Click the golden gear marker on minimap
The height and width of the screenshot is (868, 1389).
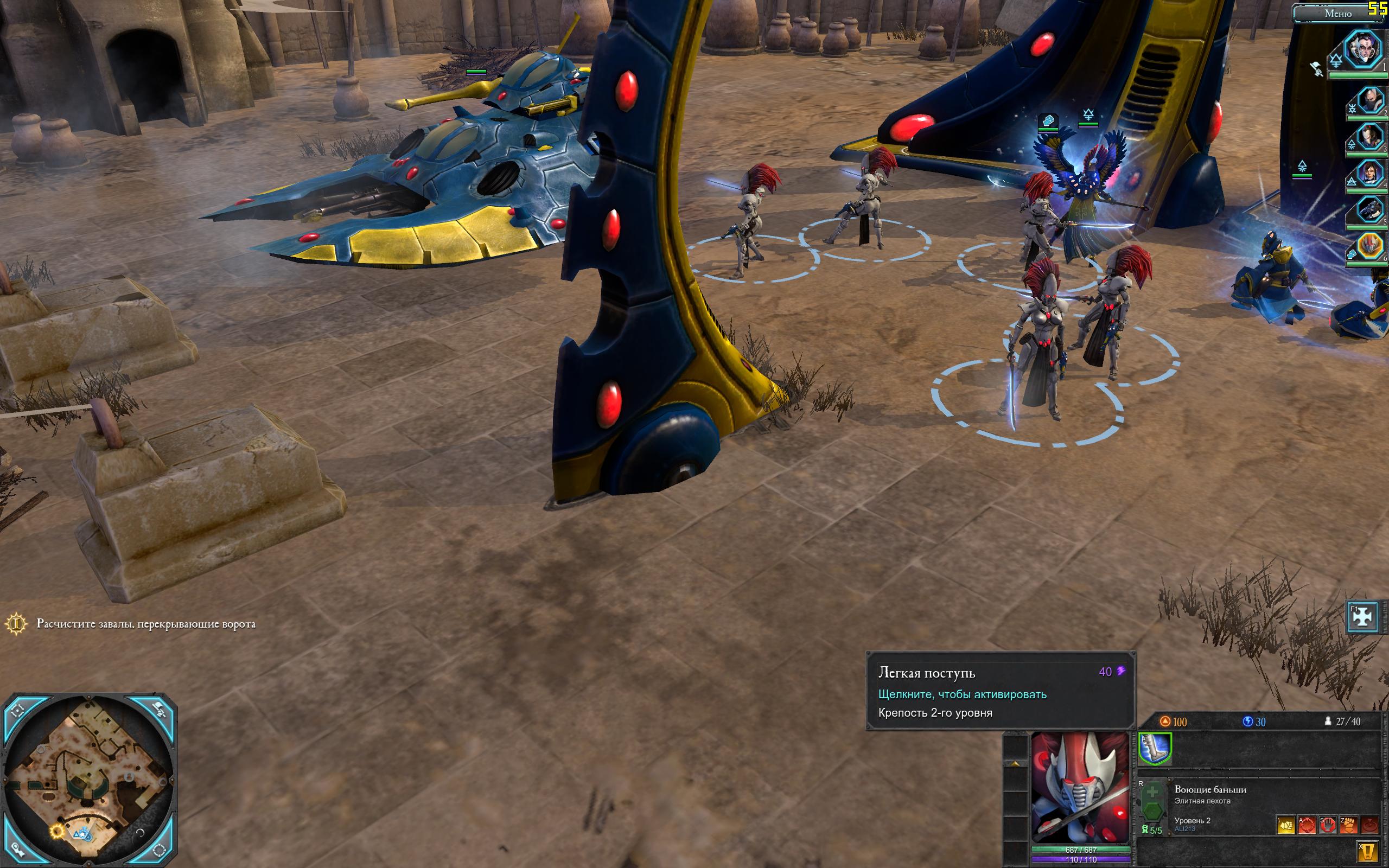57,830
